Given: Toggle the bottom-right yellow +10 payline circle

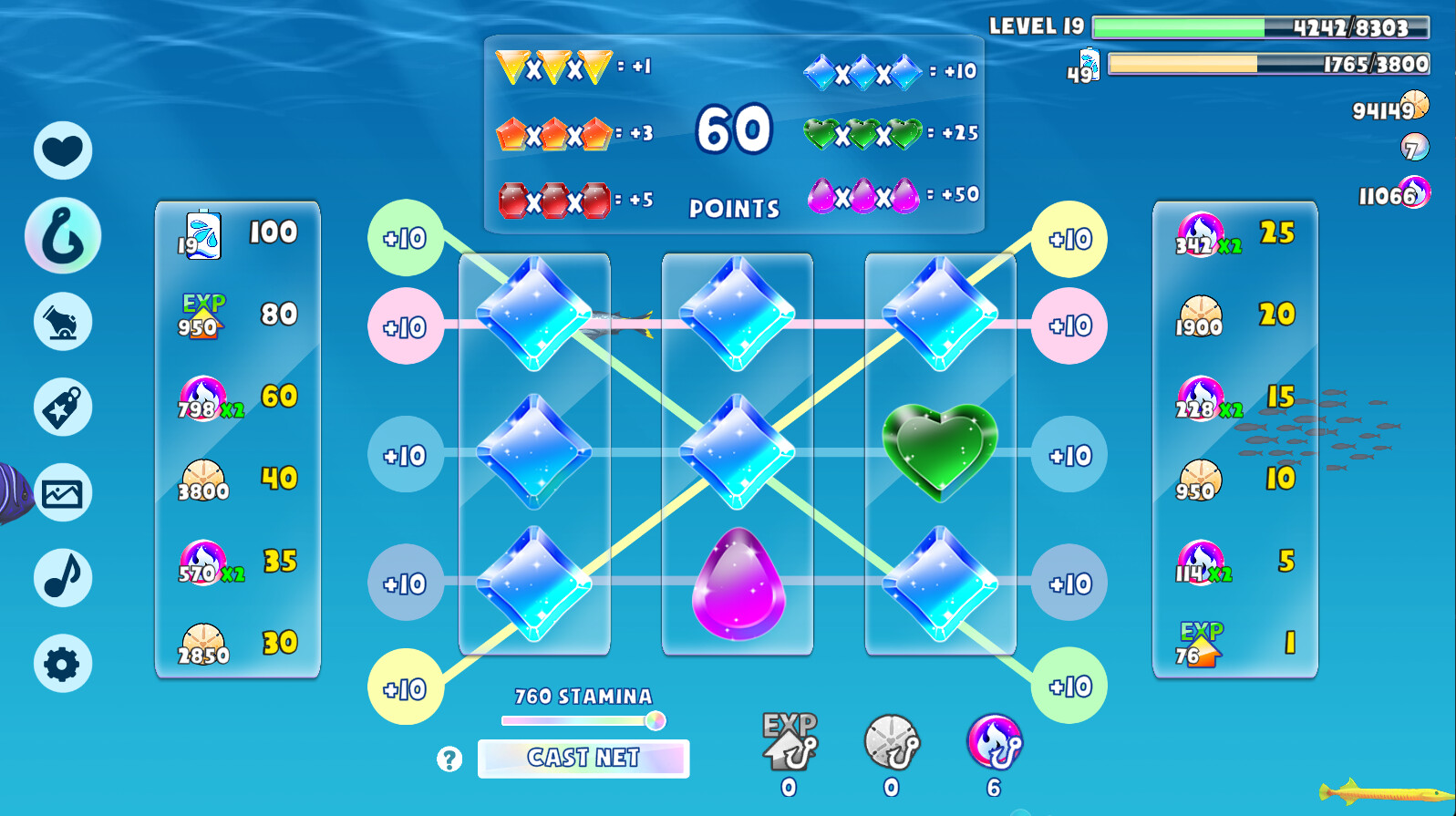Looking at the screenshot, I should [1069, 686].
